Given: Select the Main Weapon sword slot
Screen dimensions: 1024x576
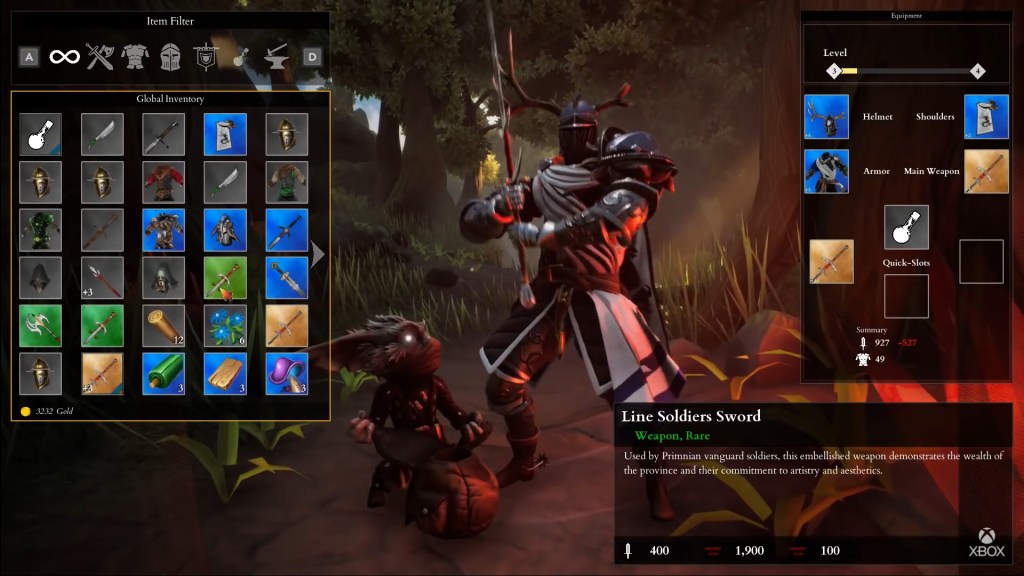Looking at the screenshot, I should [986, 171].
